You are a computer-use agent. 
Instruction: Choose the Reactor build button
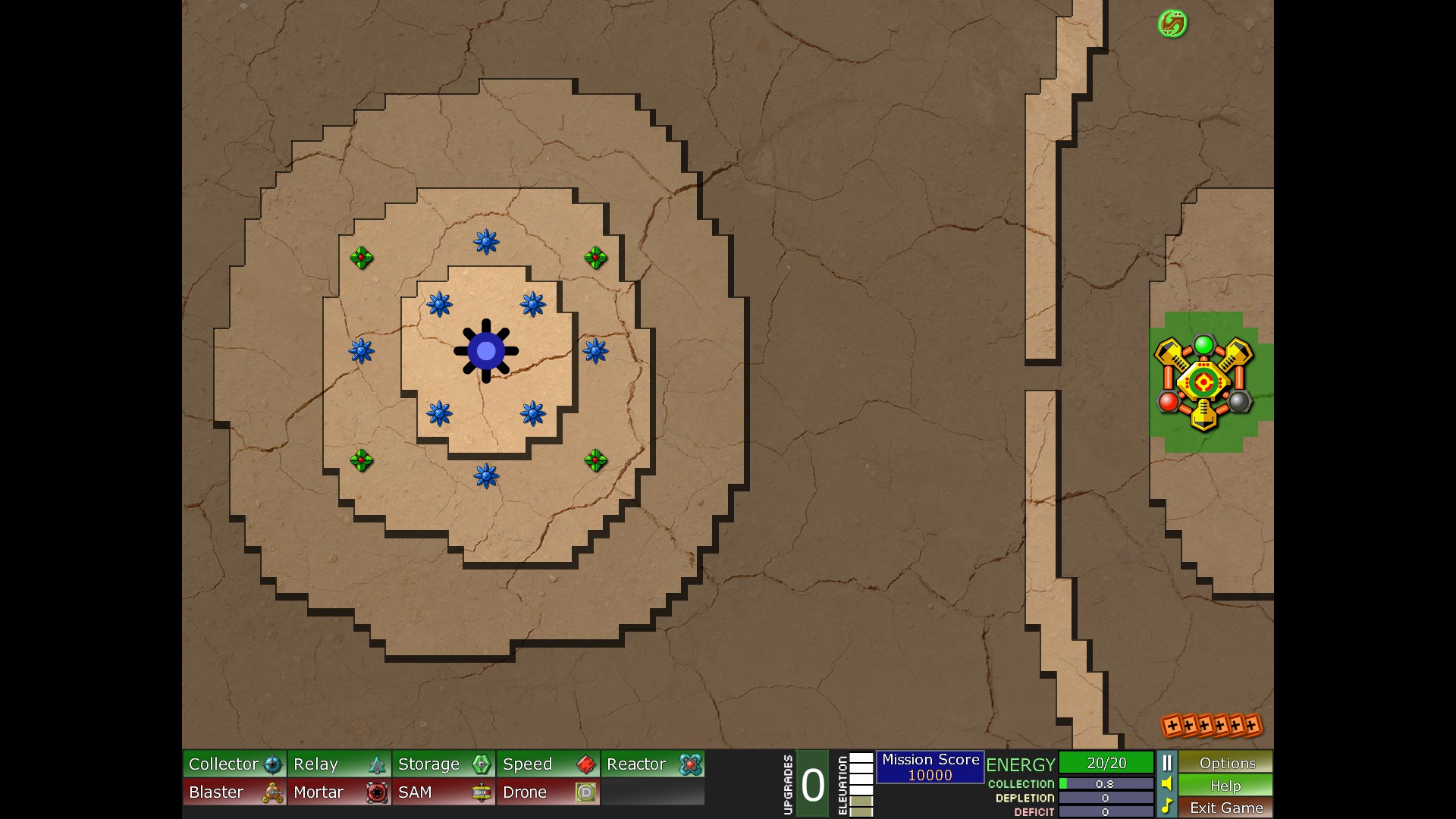pos(653,764)
